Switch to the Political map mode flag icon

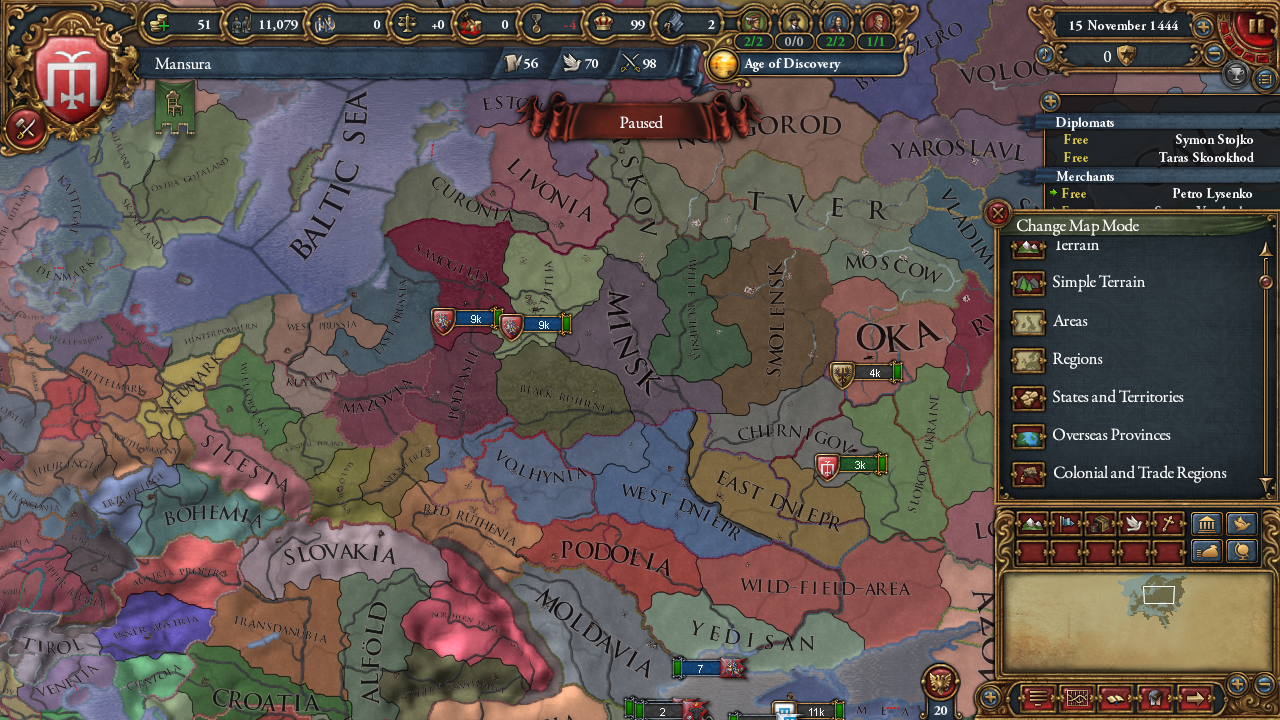[1067, 523]
